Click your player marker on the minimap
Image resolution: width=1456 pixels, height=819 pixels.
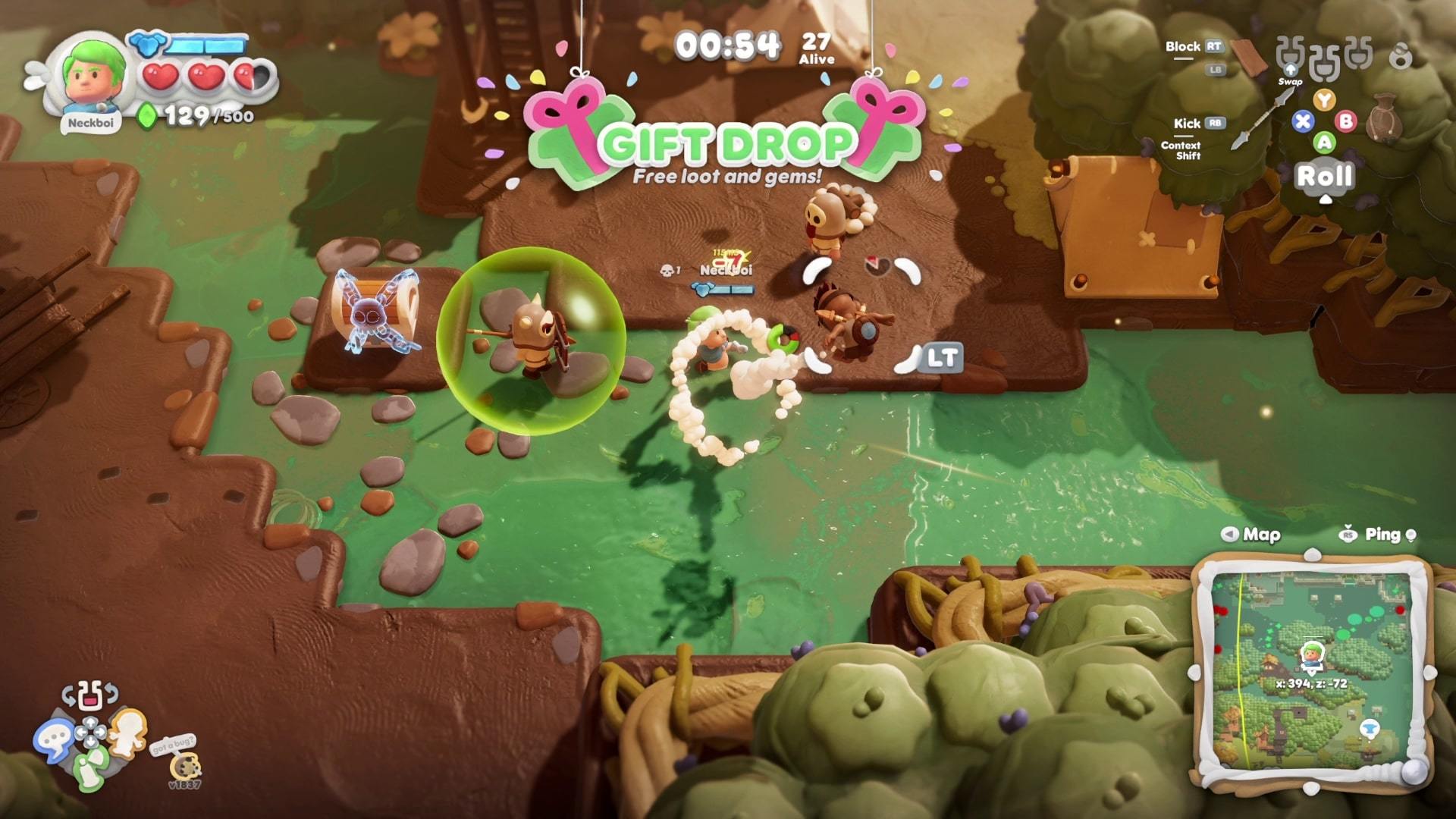[x=1313, y=655]
